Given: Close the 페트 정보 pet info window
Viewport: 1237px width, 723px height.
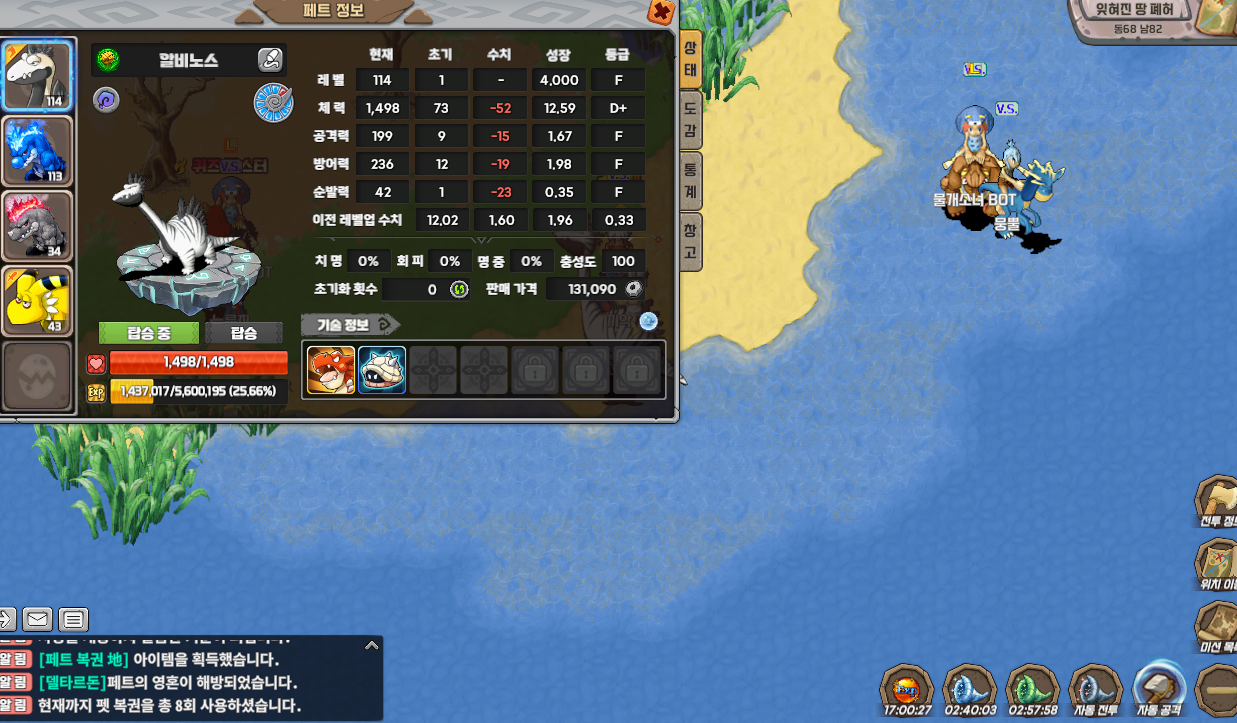Looking at the screenshot, I should point(660,12).
